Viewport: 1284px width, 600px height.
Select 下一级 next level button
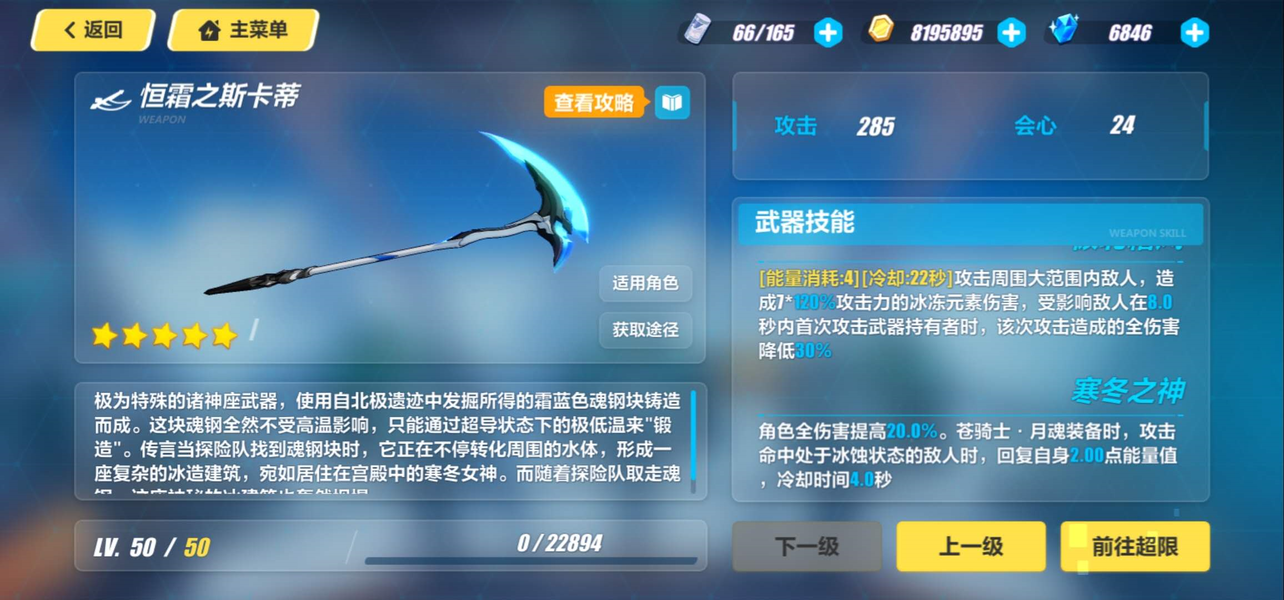tap(807, 546)
